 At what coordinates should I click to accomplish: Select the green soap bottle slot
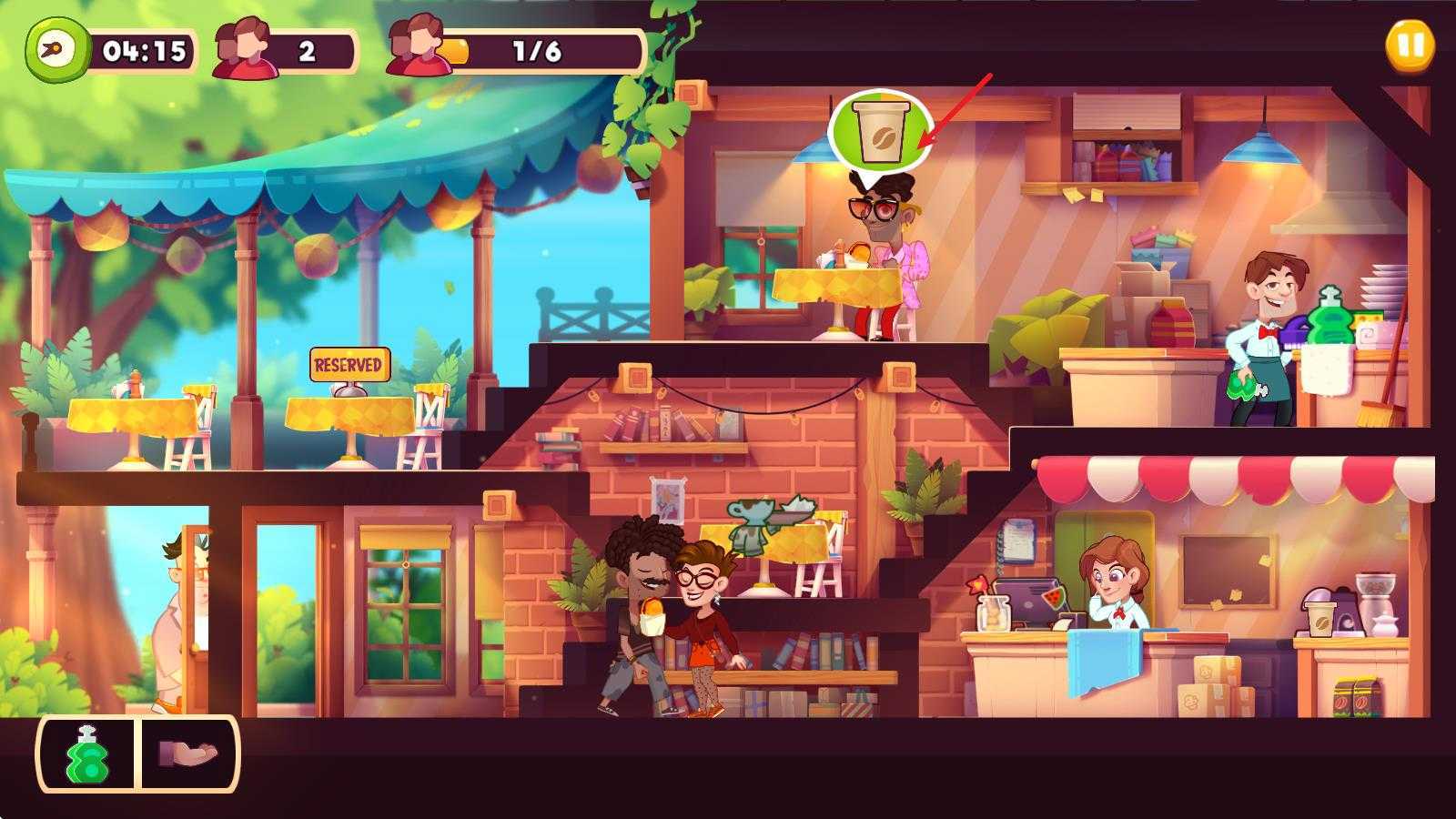pos(87,753)
